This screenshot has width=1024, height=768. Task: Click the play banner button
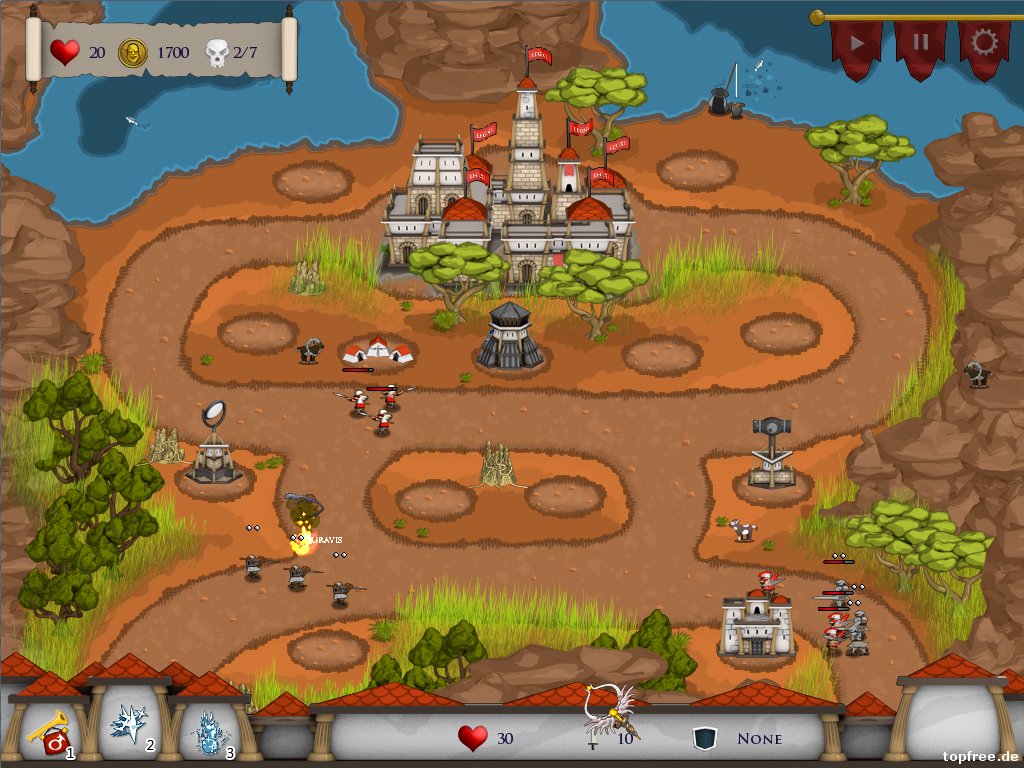pyautogui.click(x=857, y=45)
